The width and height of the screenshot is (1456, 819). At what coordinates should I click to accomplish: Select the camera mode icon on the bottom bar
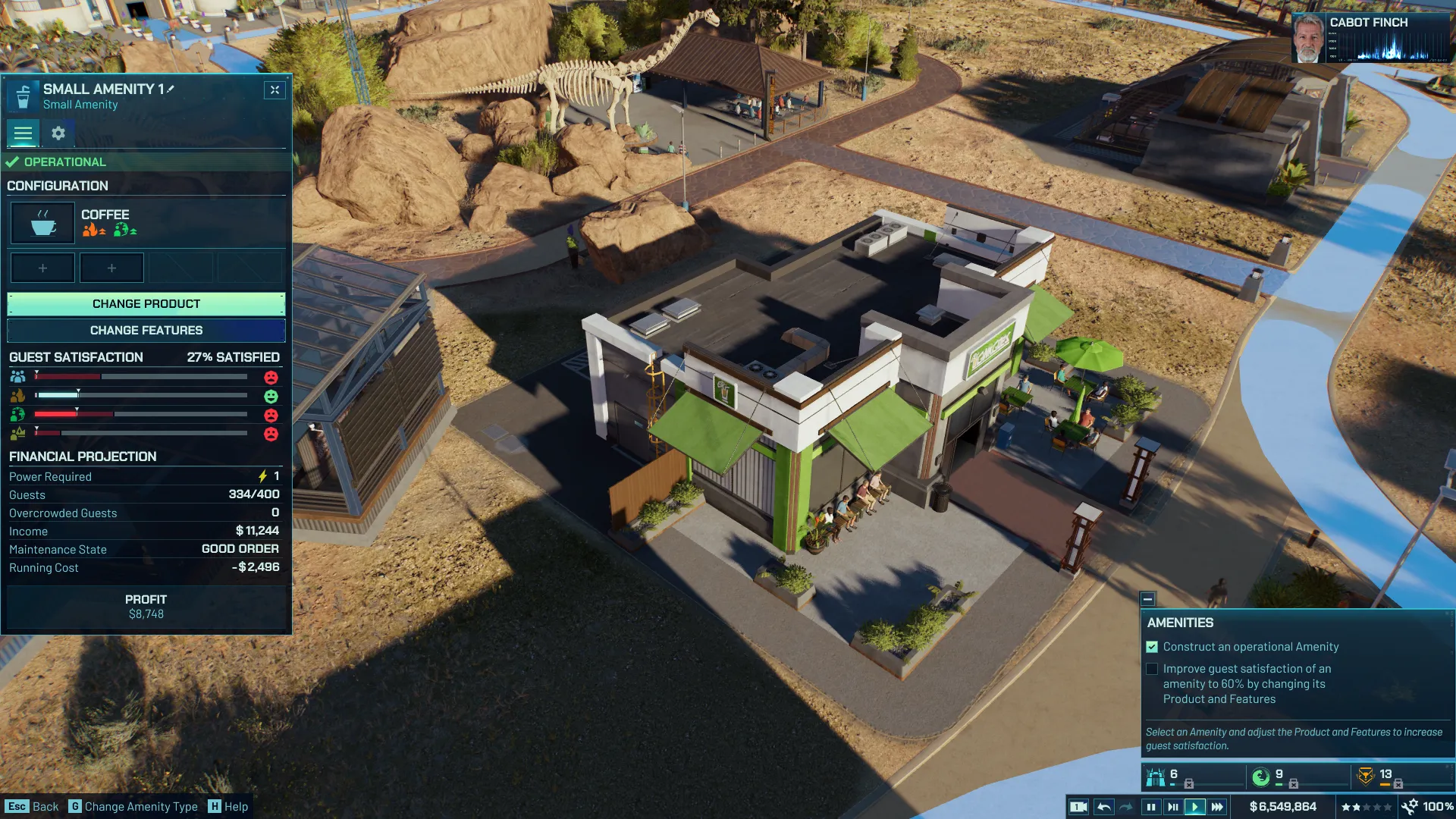(x=1079, y=806)
